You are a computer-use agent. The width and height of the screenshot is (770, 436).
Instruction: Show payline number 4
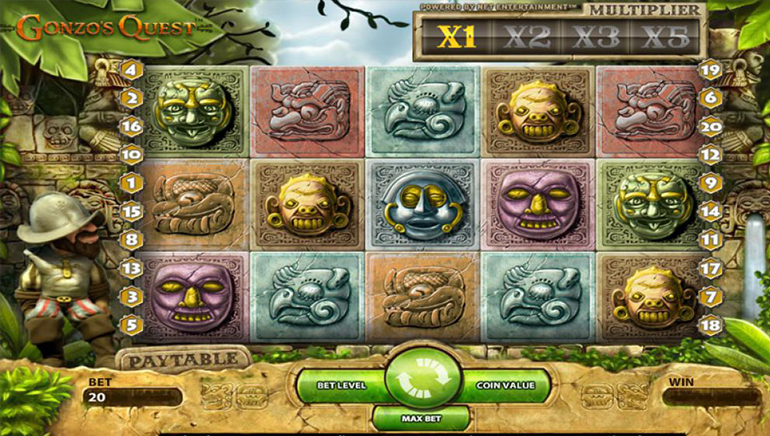131,70
